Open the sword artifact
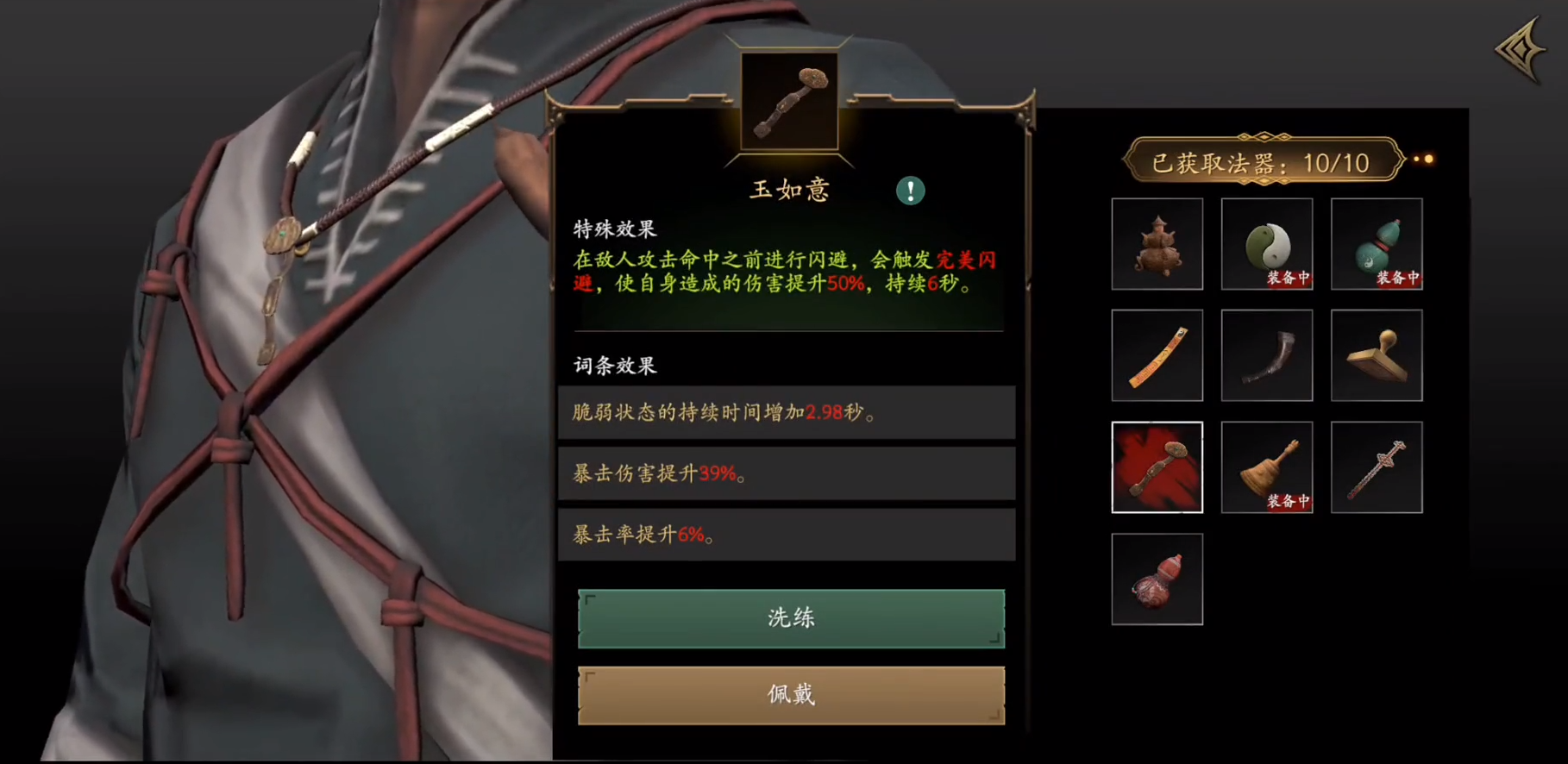The image size is (1568, 764). 1376,467
